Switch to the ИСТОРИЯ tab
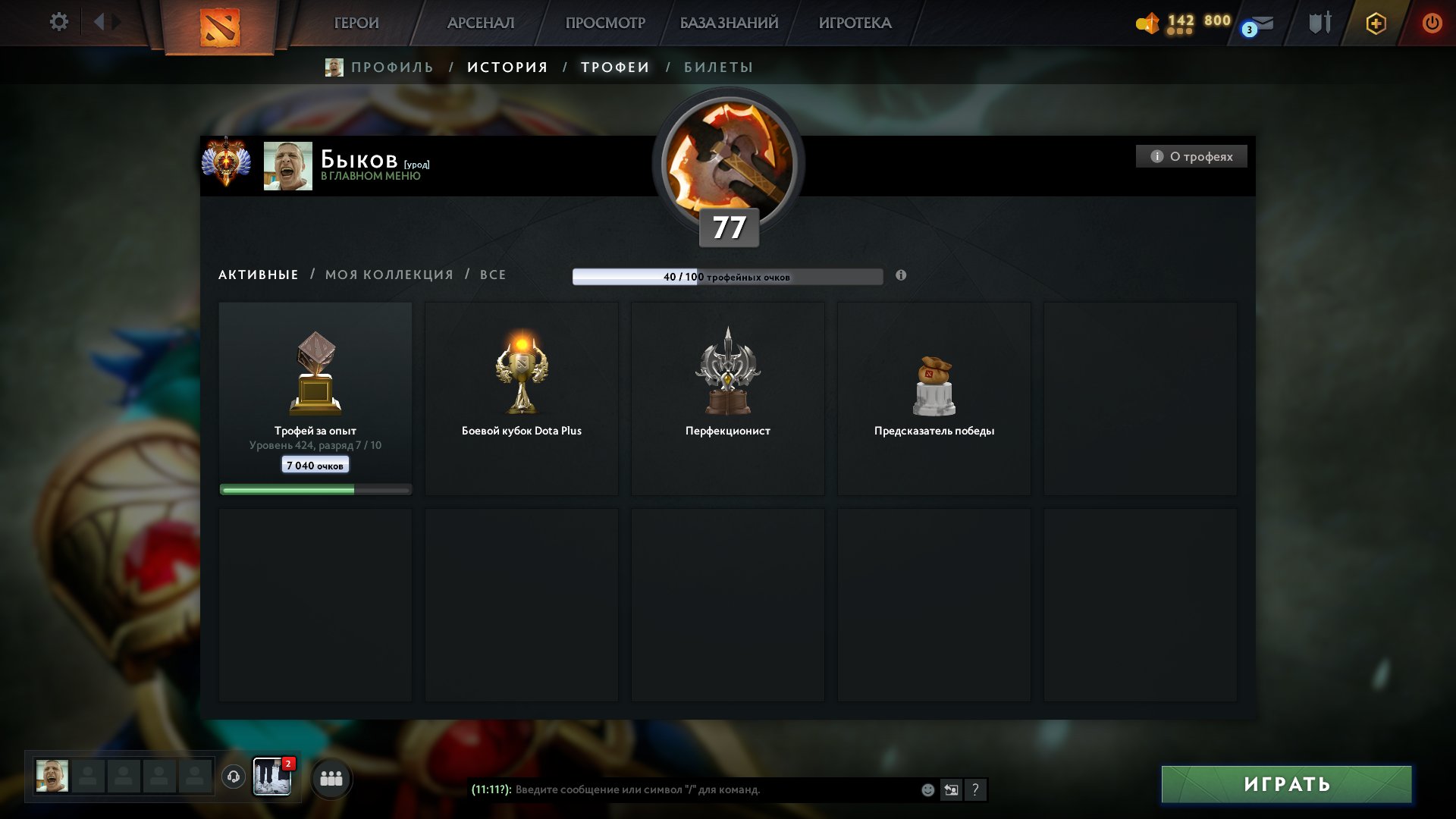Image resolution: width=1456 pixels, height=819 pixels. 507,67
